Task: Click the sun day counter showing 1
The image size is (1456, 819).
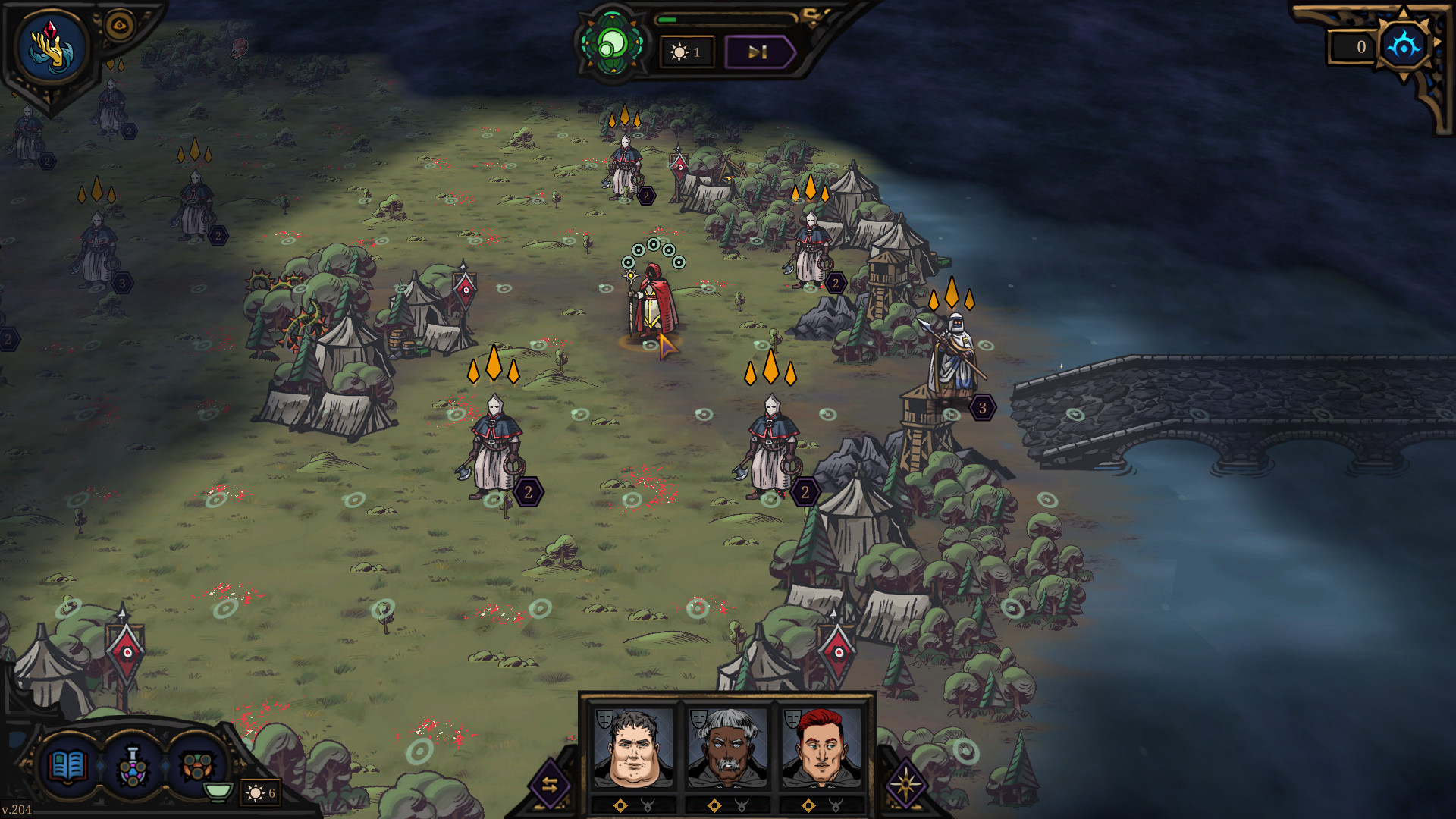Action: click(686, 52)
